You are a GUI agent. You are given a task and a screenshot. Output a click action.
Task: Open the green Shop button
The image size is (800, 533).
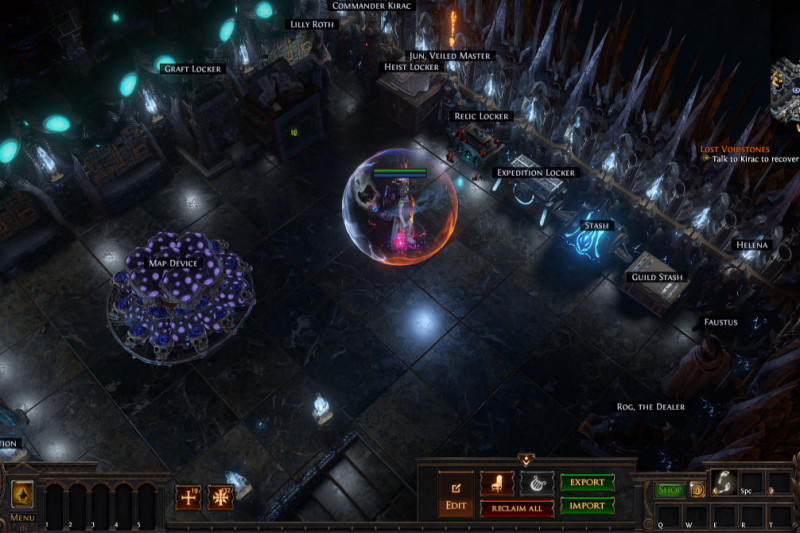point(668,490)
